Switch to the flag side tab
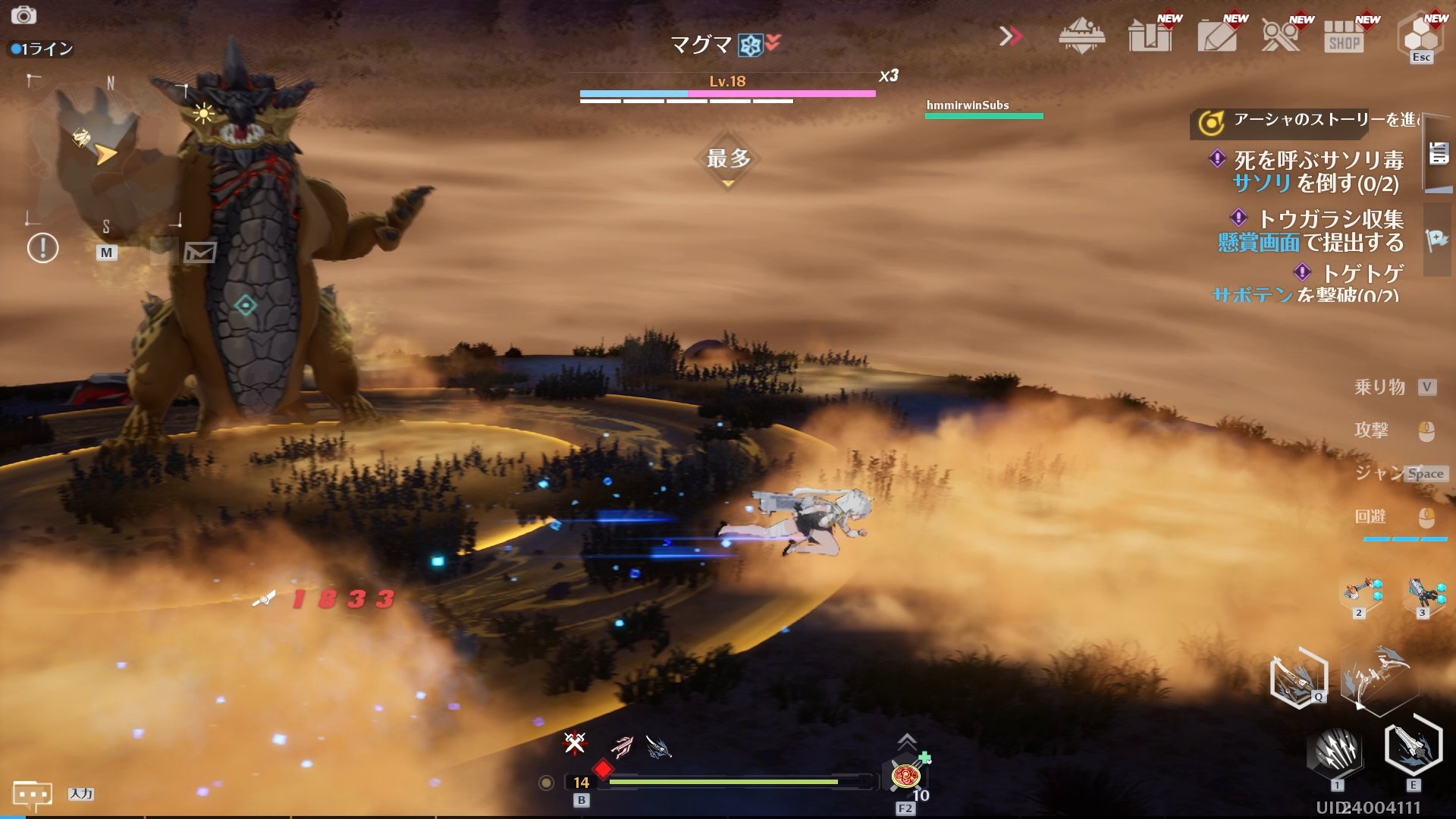The image size is (1456, 819). coord(1437,240)
